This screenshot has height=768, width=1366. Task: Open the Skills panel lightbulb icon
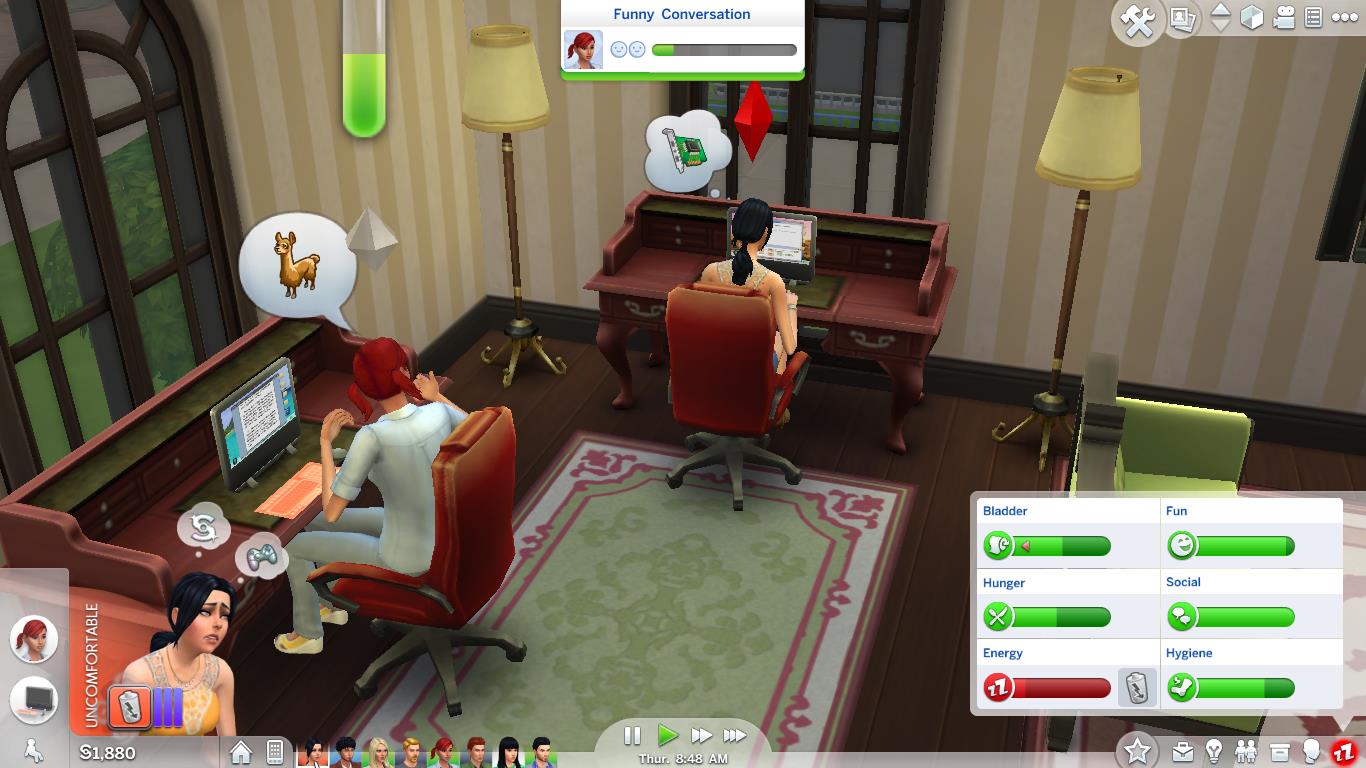click(1213, 752)
